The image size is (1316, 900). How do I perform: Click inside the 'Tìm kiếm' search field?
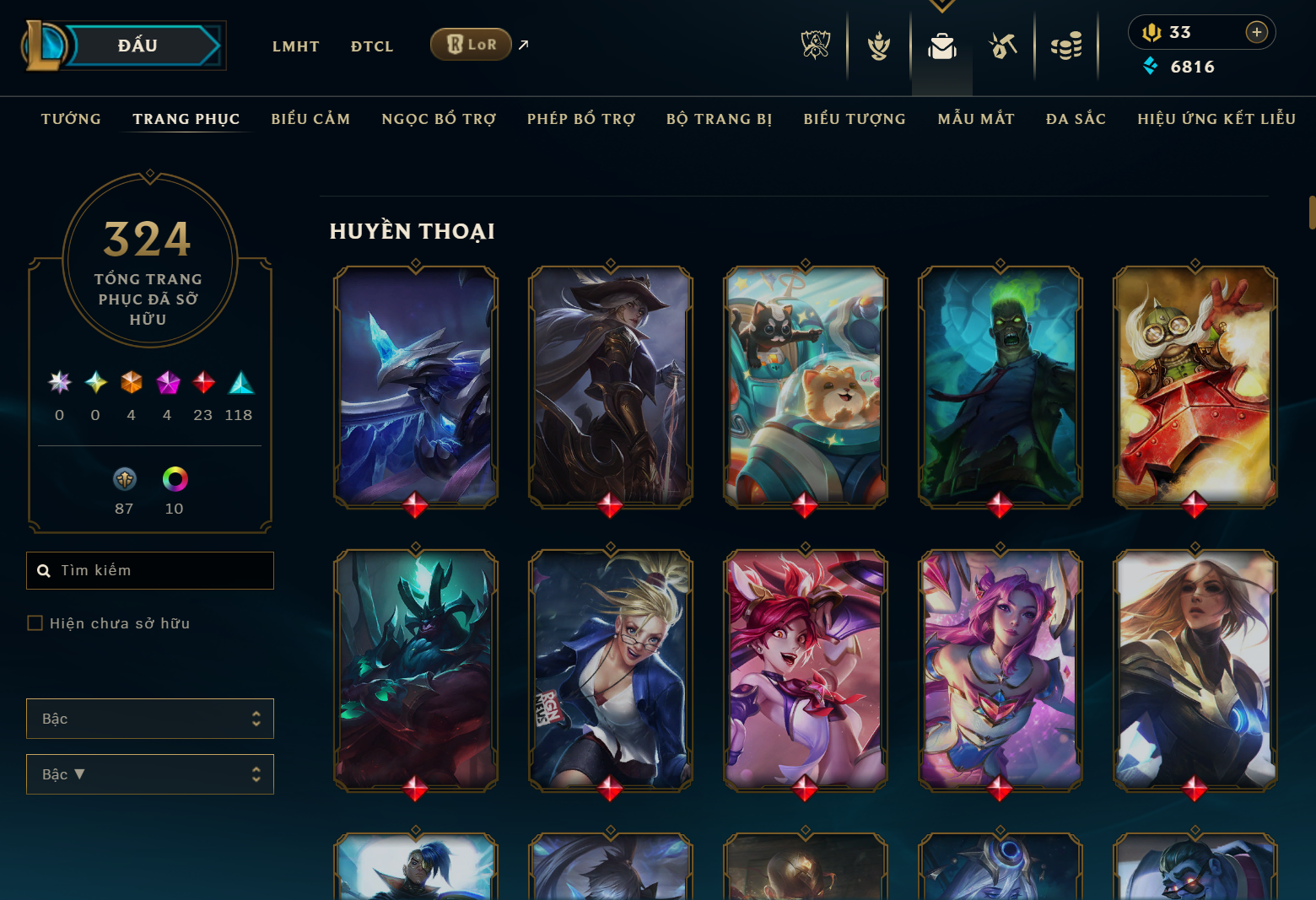point(149,570)
